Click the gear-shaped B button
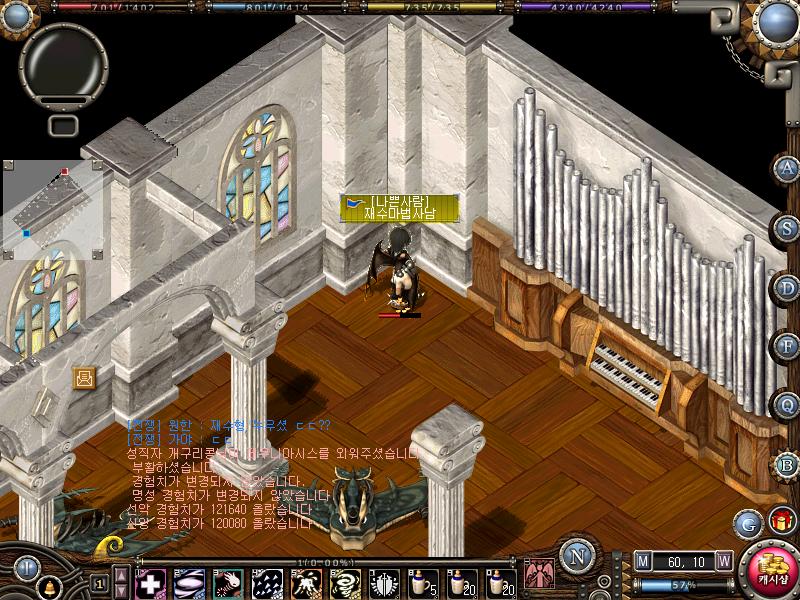 coord(788,464)
